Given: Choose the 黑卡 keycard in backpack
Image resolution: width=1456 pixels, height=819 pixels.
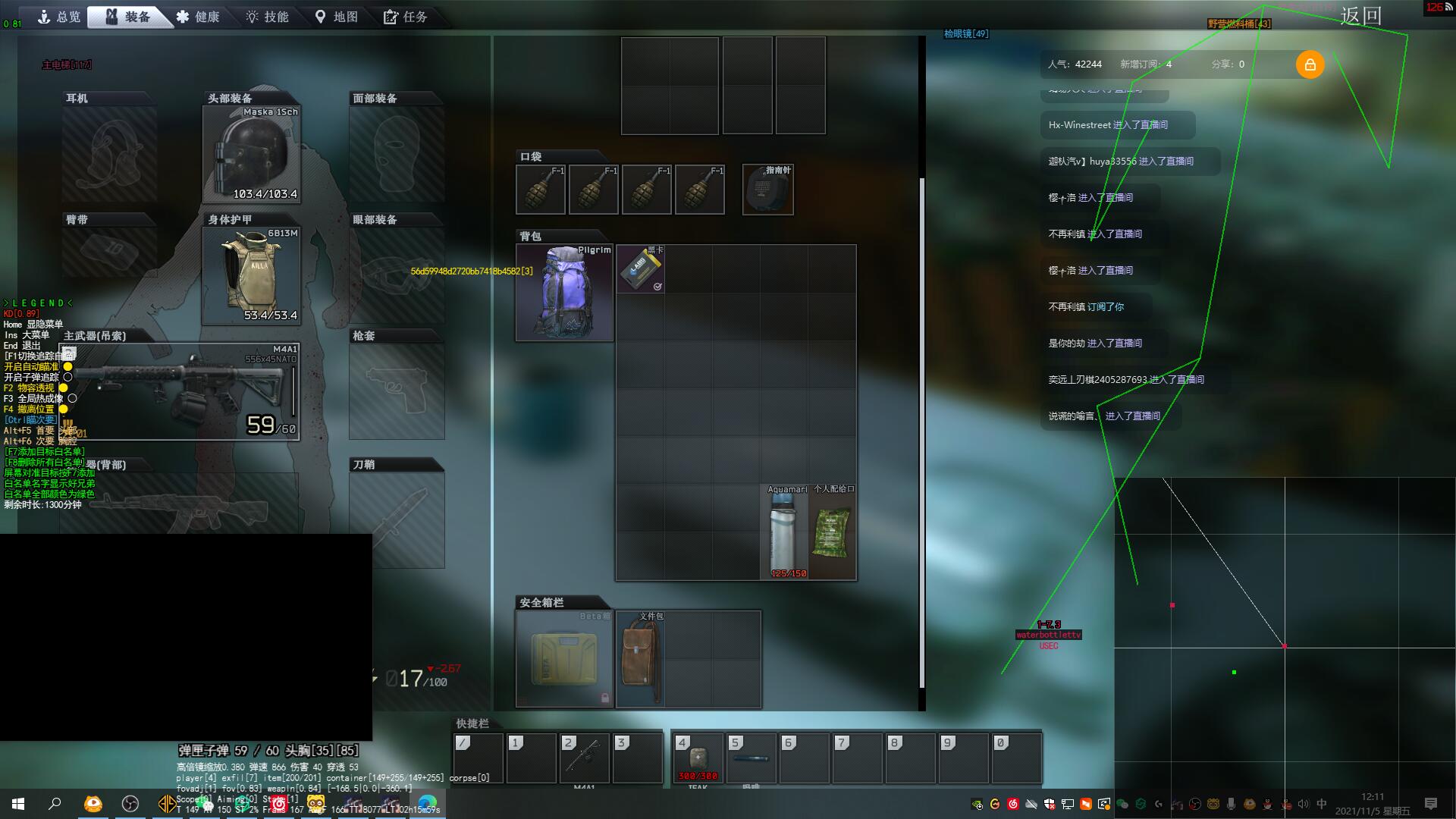Looking at the screenshot, I should tap(640, 269).
